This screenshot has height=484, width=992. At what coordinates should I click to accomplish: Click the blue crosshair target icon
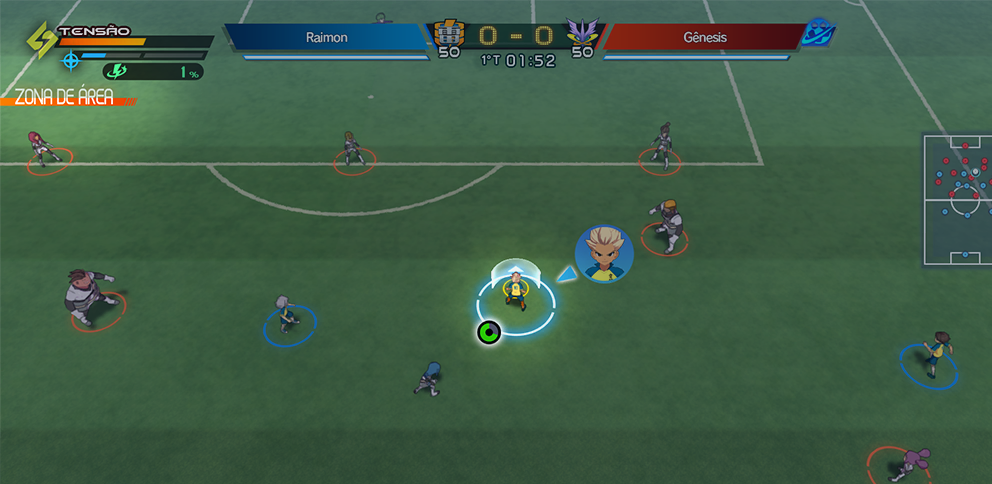tap(71, 60)
